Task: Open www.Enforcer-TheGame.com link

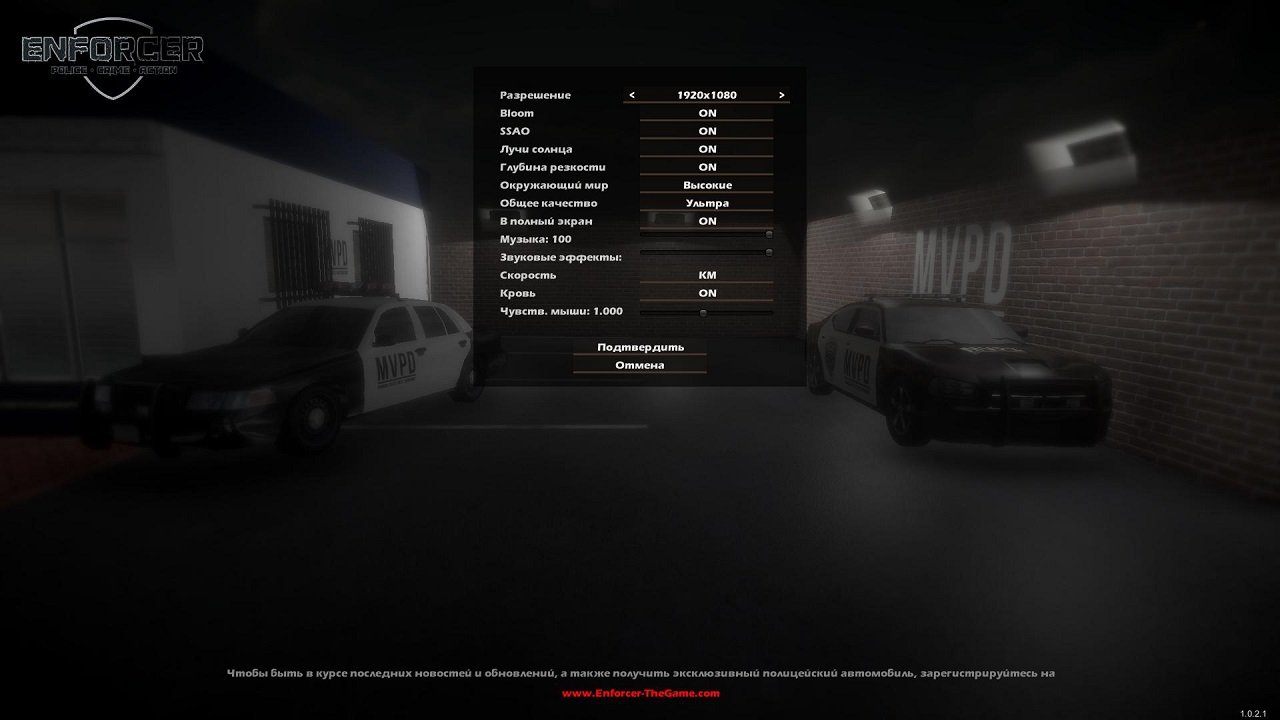Action: [639, 692]
